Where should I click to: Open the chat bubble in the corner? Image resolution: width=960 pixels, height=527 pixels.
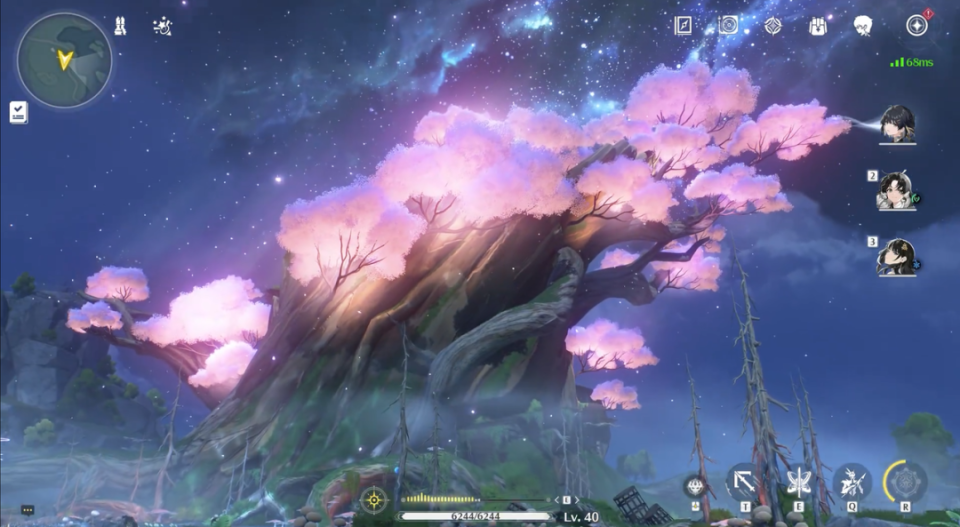[27, 510]
